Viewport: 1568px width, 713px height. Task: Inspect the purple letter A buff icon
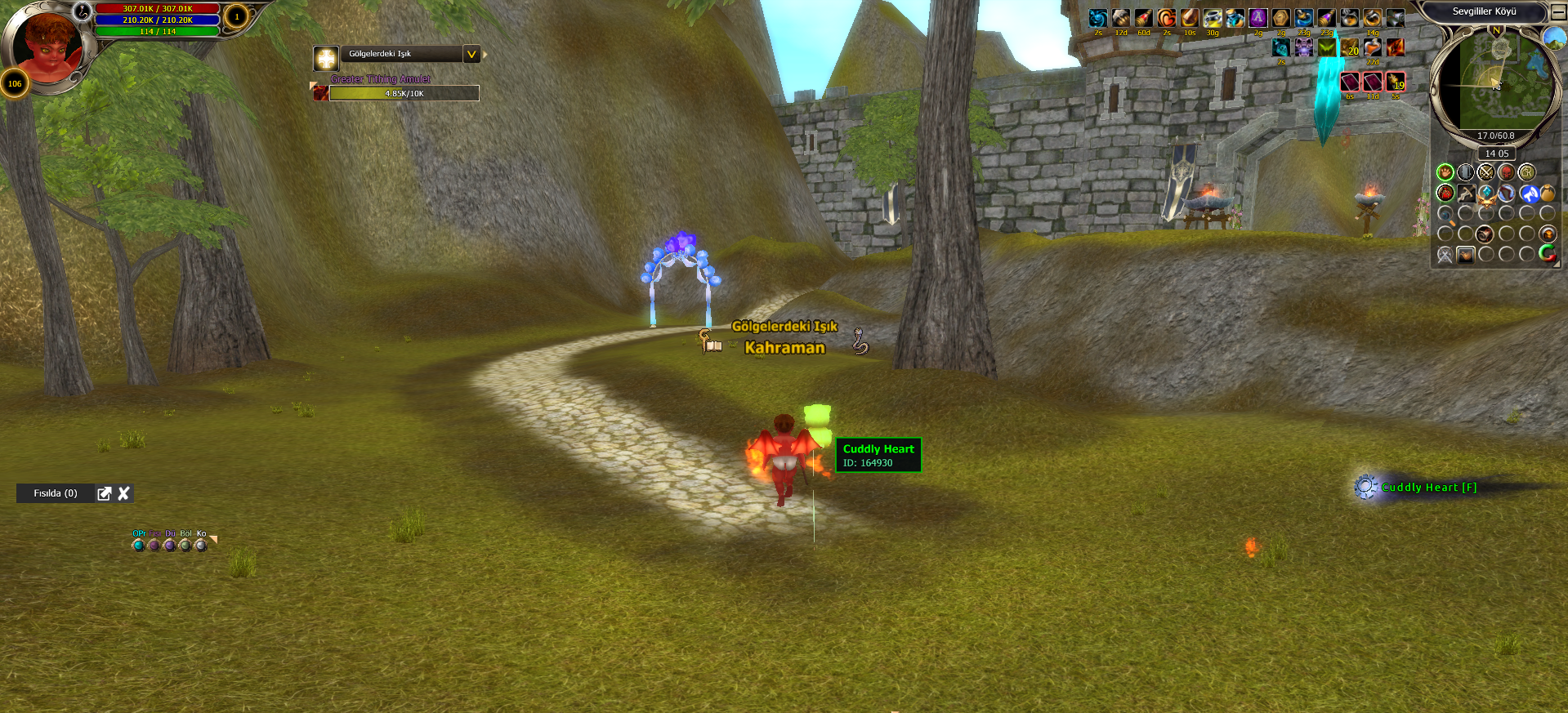tap(1258, 18)
